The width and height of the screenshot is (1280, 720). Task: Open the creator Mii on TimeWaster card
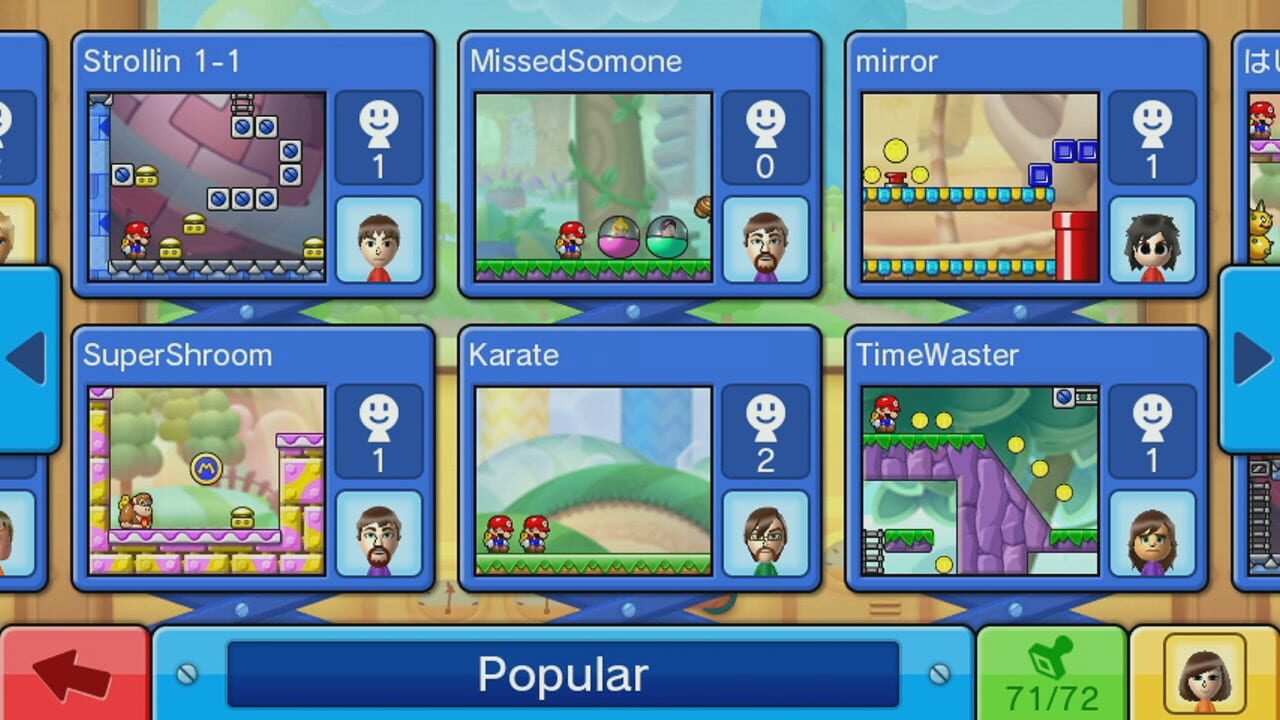coord(1151,531)
